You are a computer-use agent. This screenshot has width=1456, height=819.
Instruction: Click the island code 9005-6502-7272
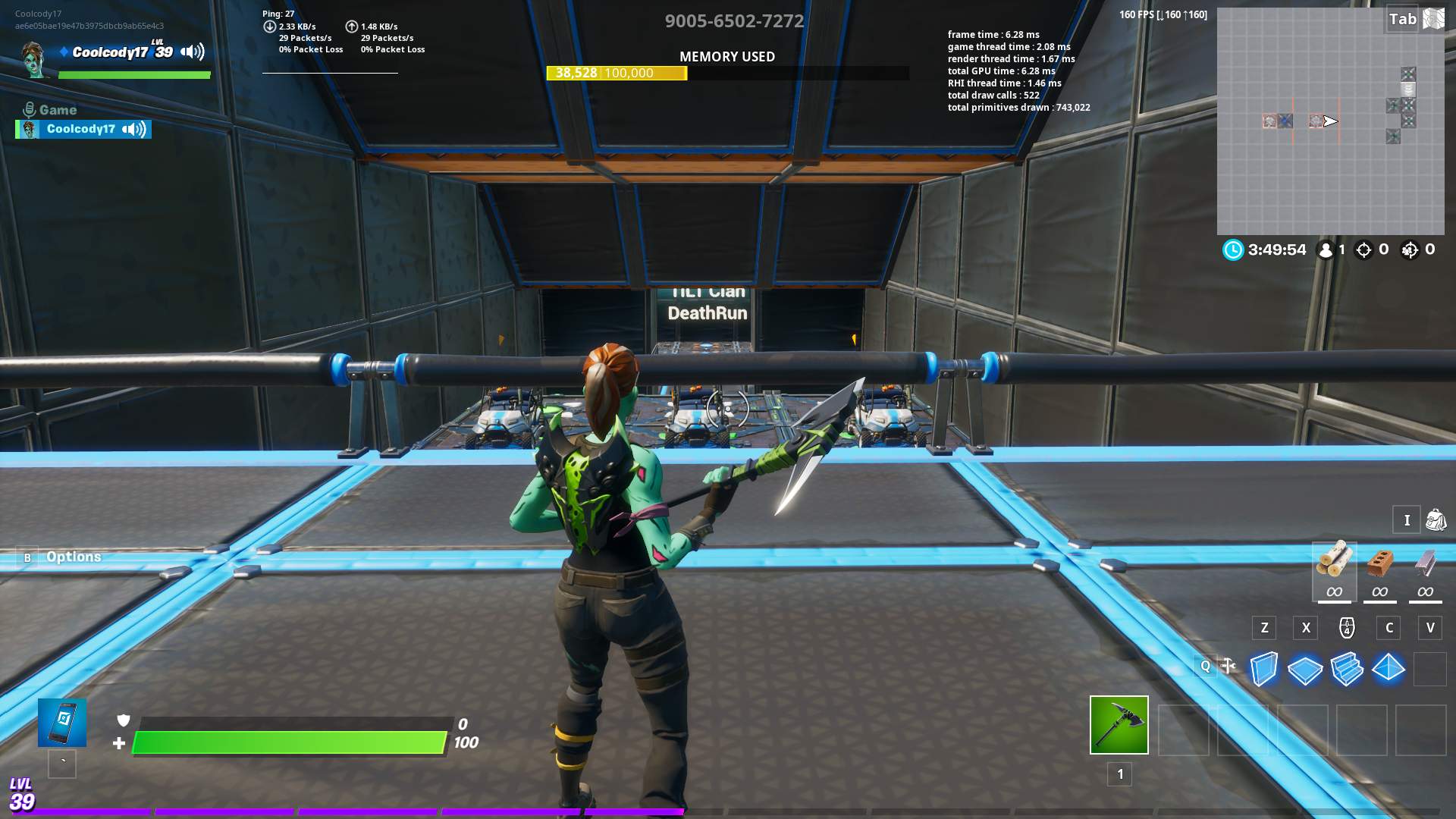tap(733, 21)
